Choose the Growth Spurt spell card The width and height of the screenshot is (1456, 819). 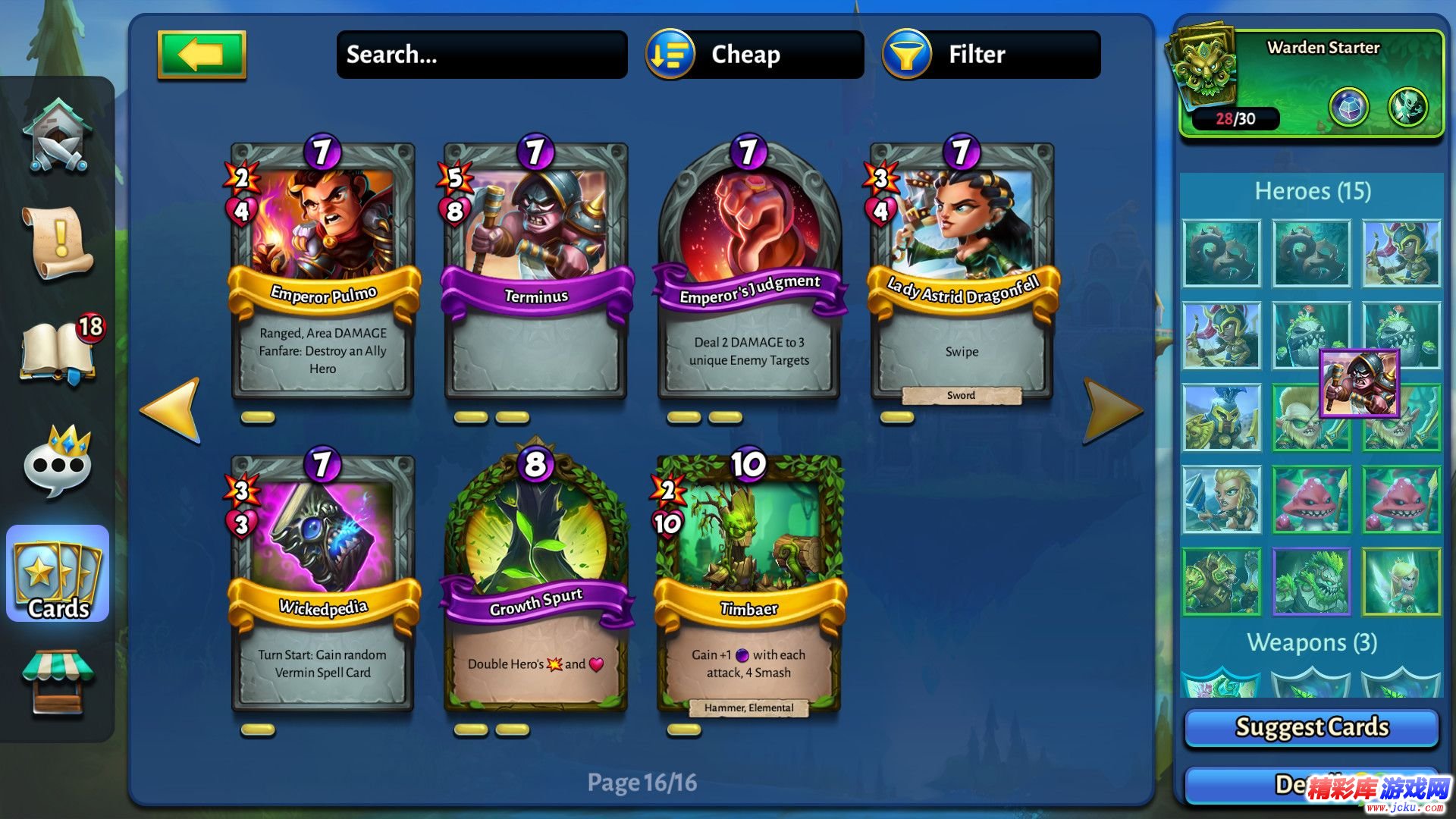click(x=535, y=585)
